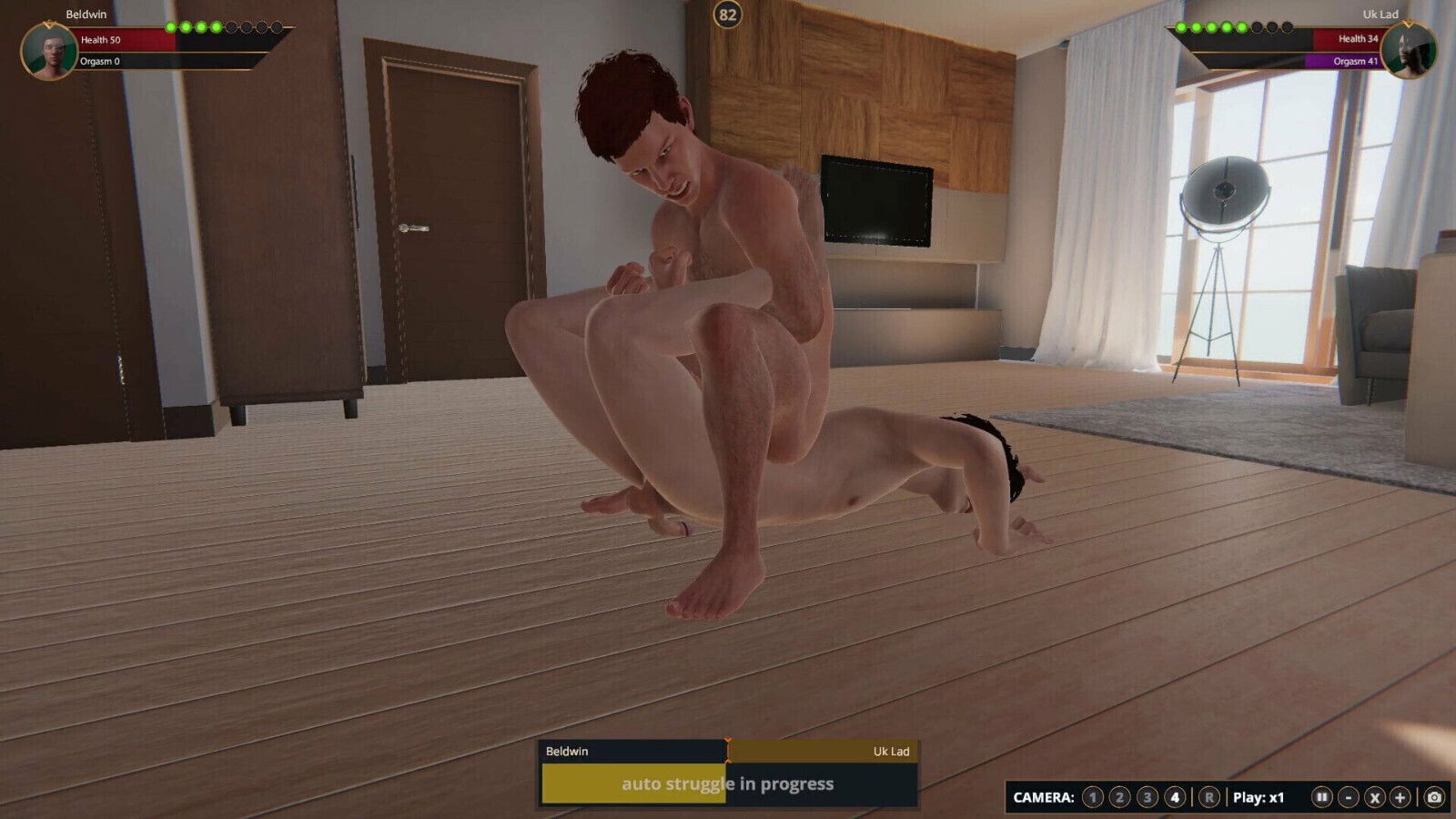This screenshot has height=819, width=1456.
Task: Pause the playback
Action: coord(1322,797)
